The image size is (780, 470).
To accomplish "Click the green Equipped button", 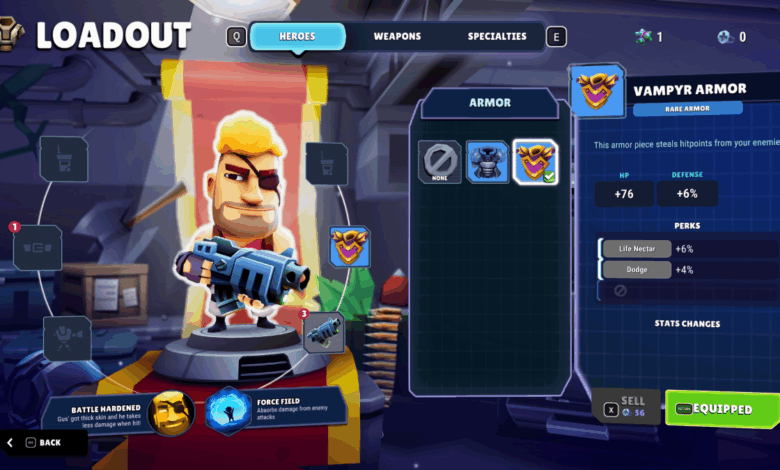I will pos(722,409).
